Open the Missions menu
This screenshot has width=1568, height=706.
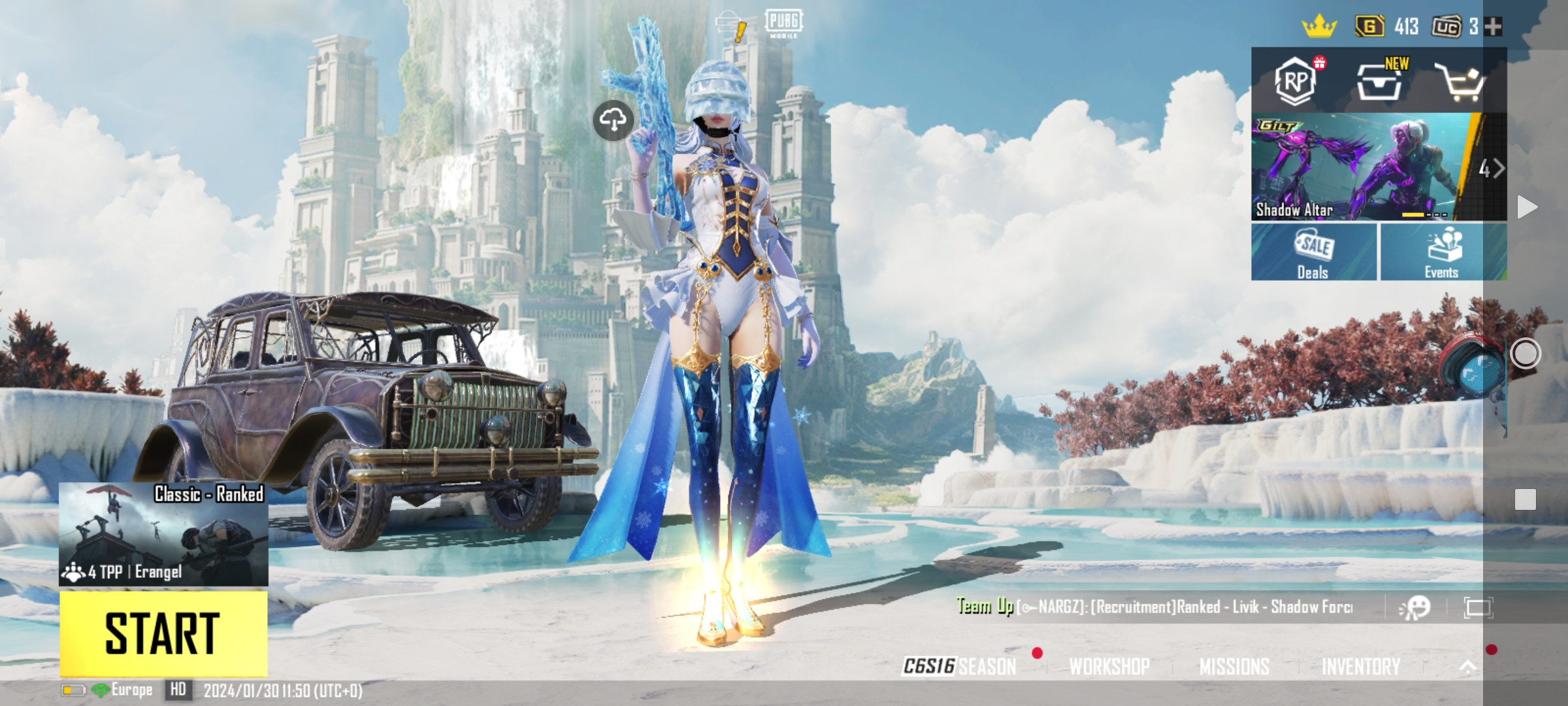(x=1234, y=666)
